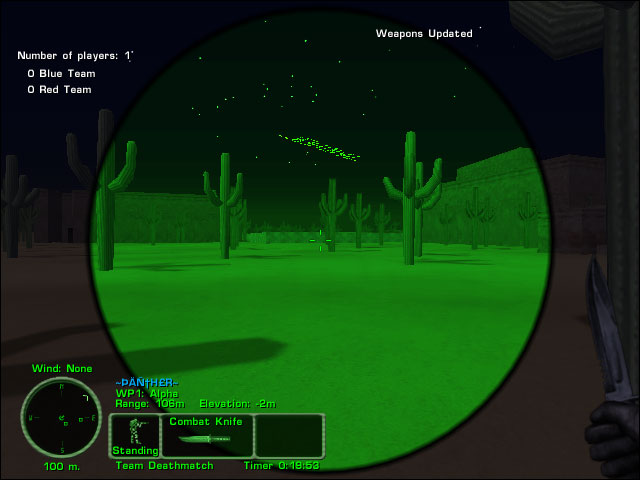Select the Blue Team score row
Image resolution: width=640 pixels, height=480 pixels.
pyautogui.click(x=59, y=73)
